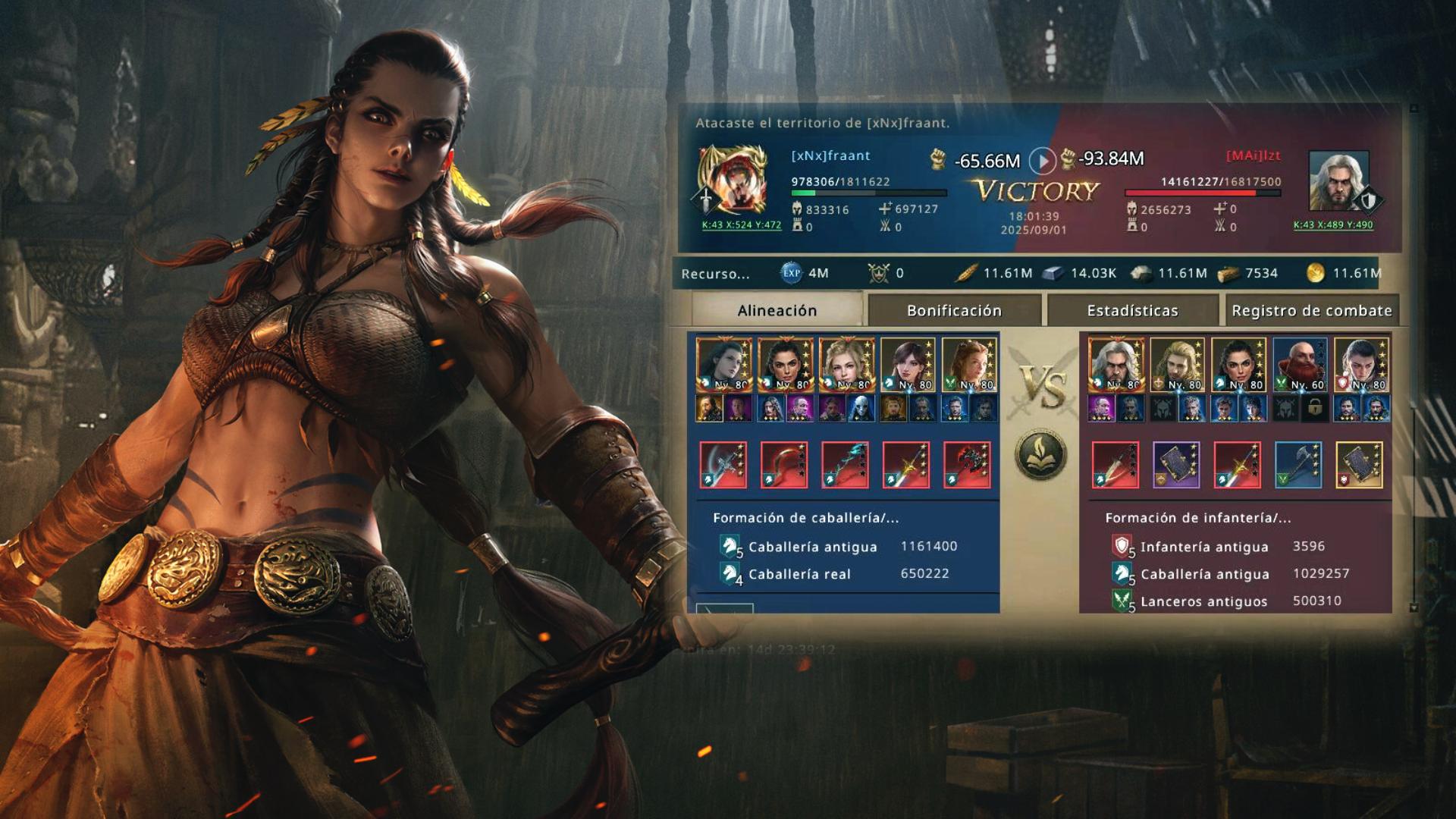Inspect the red curved horn equipment slot
Image resolution: width=1456 pixels, height=819 pixels.
pos(784,465)
